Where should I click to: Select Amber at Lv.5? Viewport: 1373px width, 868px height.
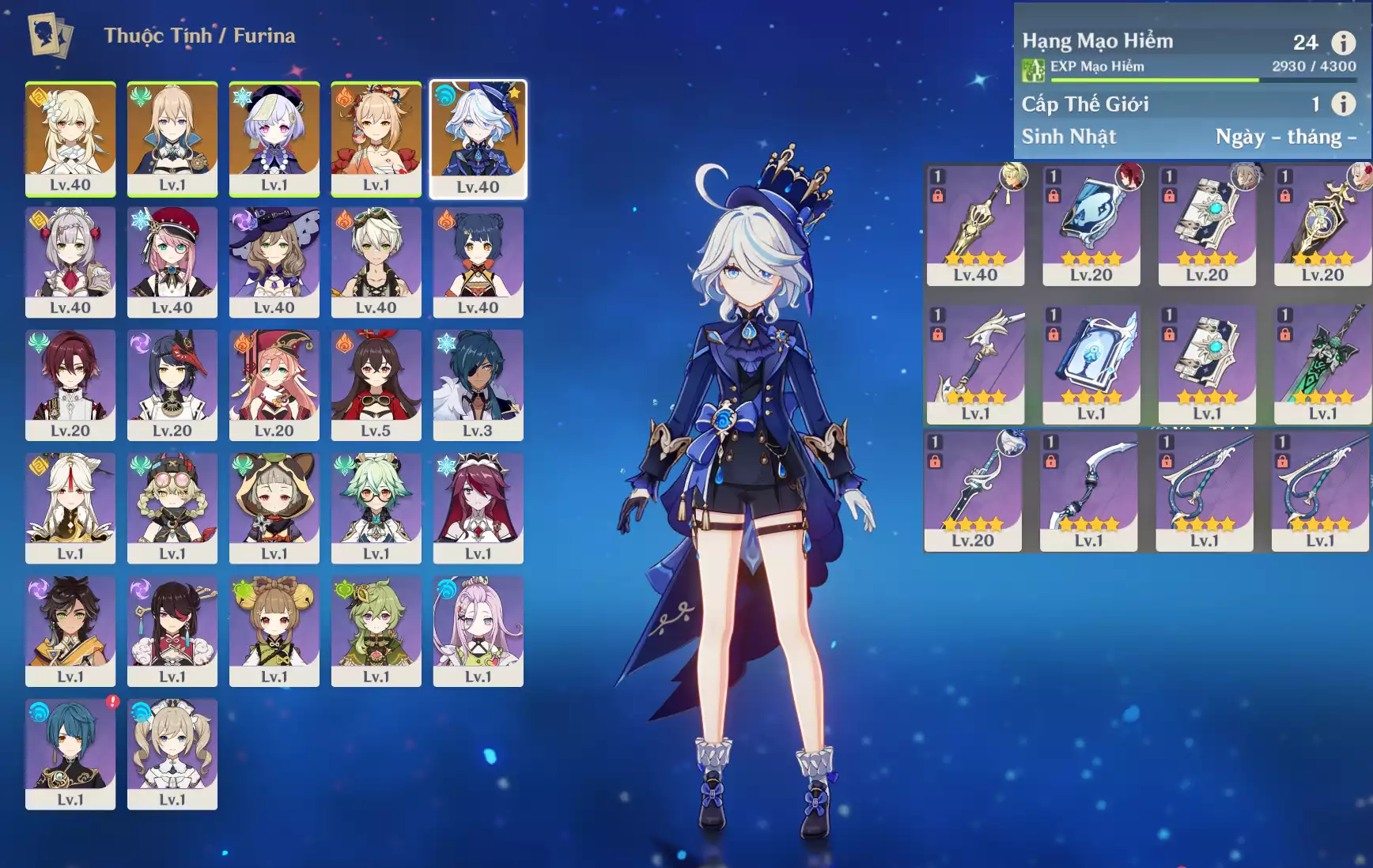376,385
